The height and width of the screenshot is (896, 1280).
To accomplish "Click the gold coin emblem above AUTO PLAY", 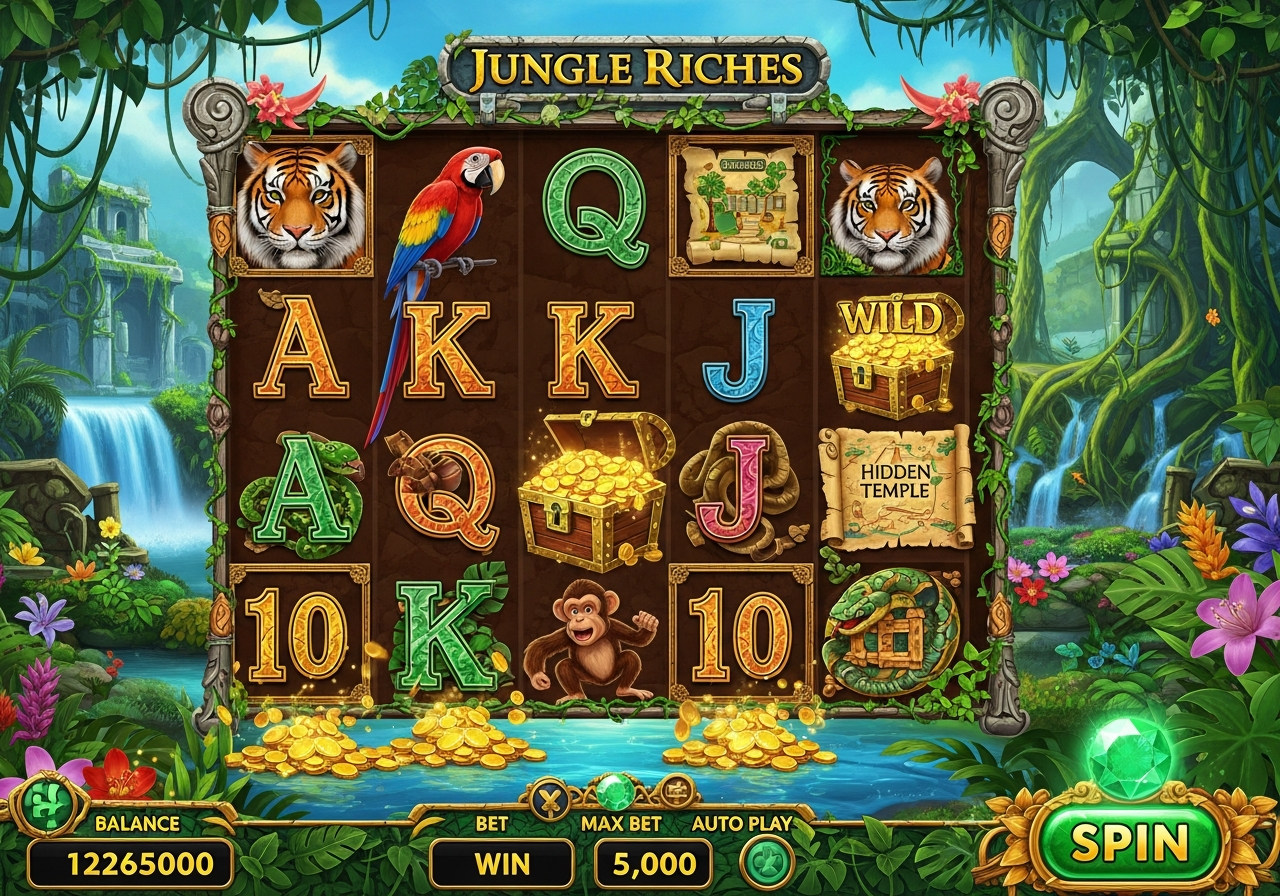I will [675, 792].
